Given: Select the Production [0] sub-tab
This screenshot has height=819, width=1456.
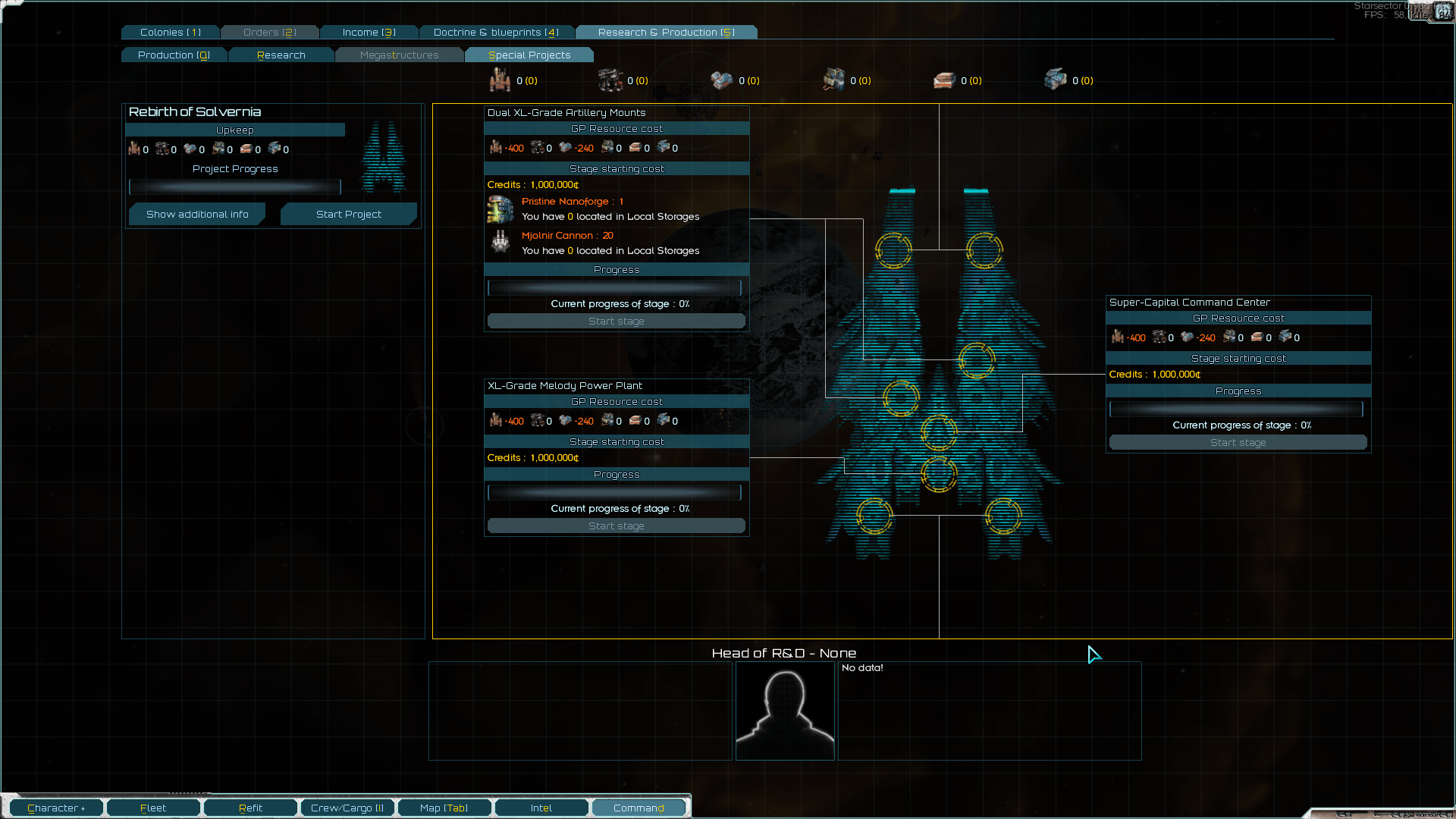Looking at the screenshot, I should pyautogui.click(x=174, y=55).
